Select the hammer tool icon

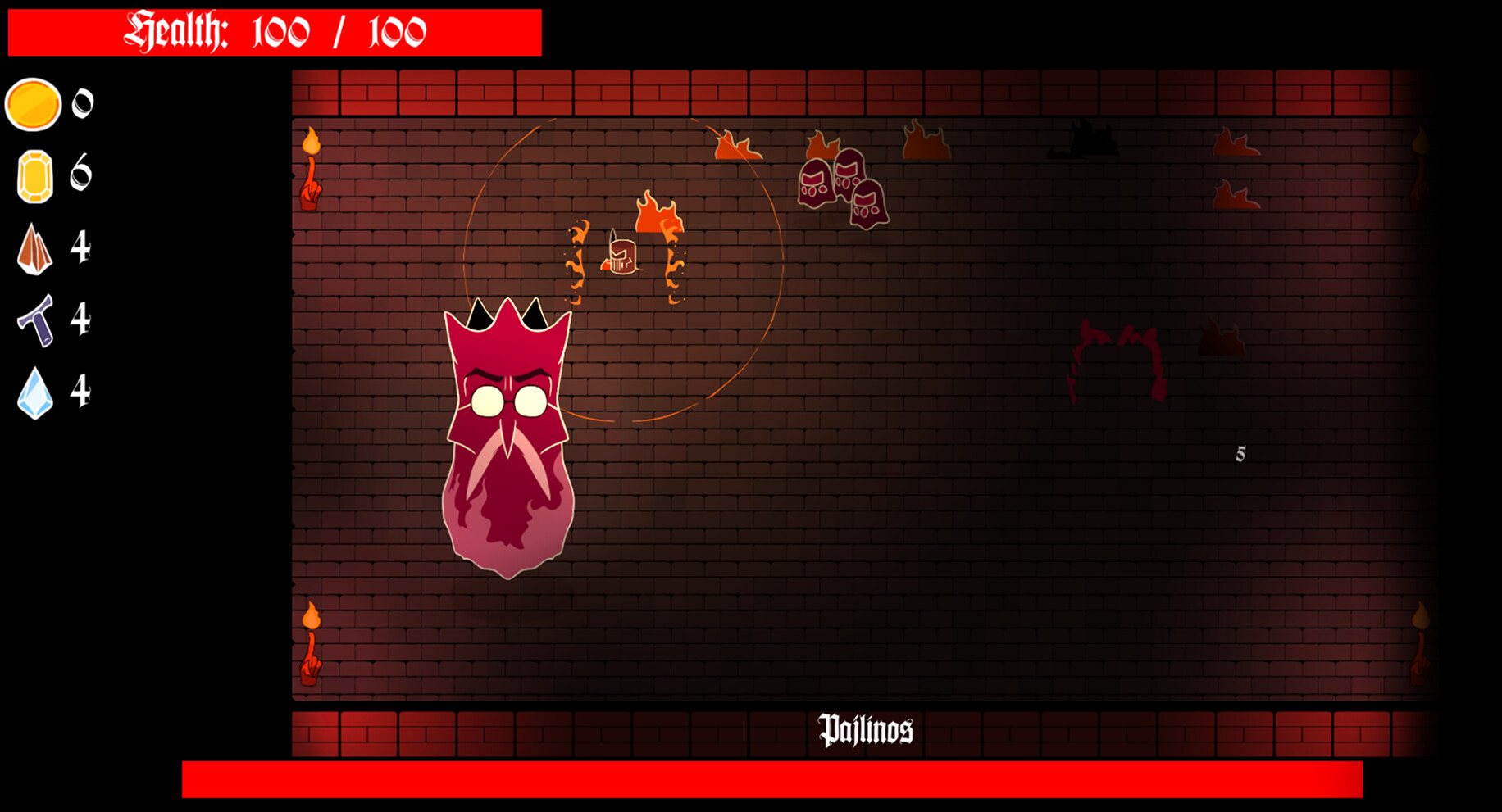(36, 320)
